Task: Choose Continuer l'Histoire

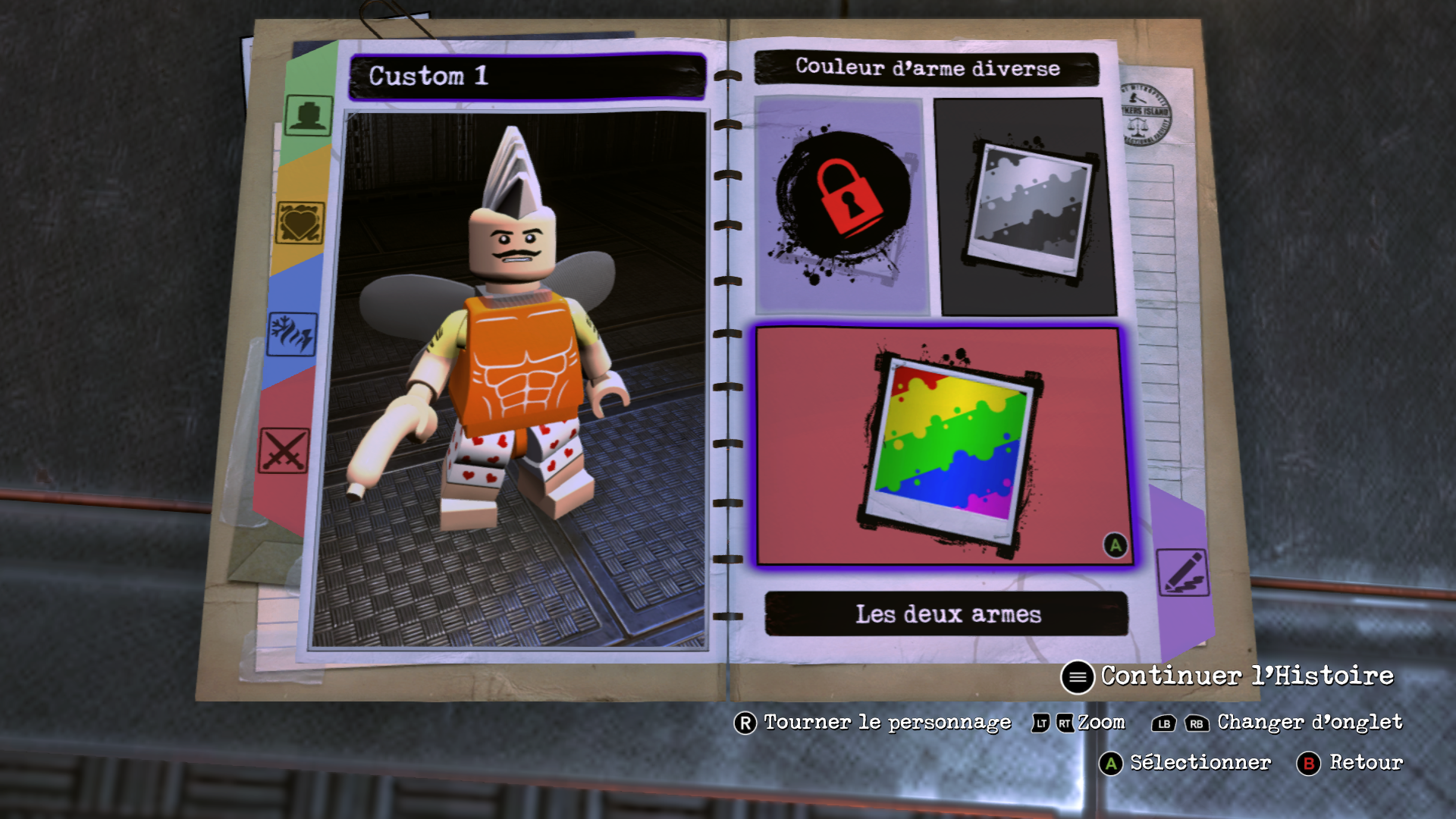Action: tap(1228, 676)
